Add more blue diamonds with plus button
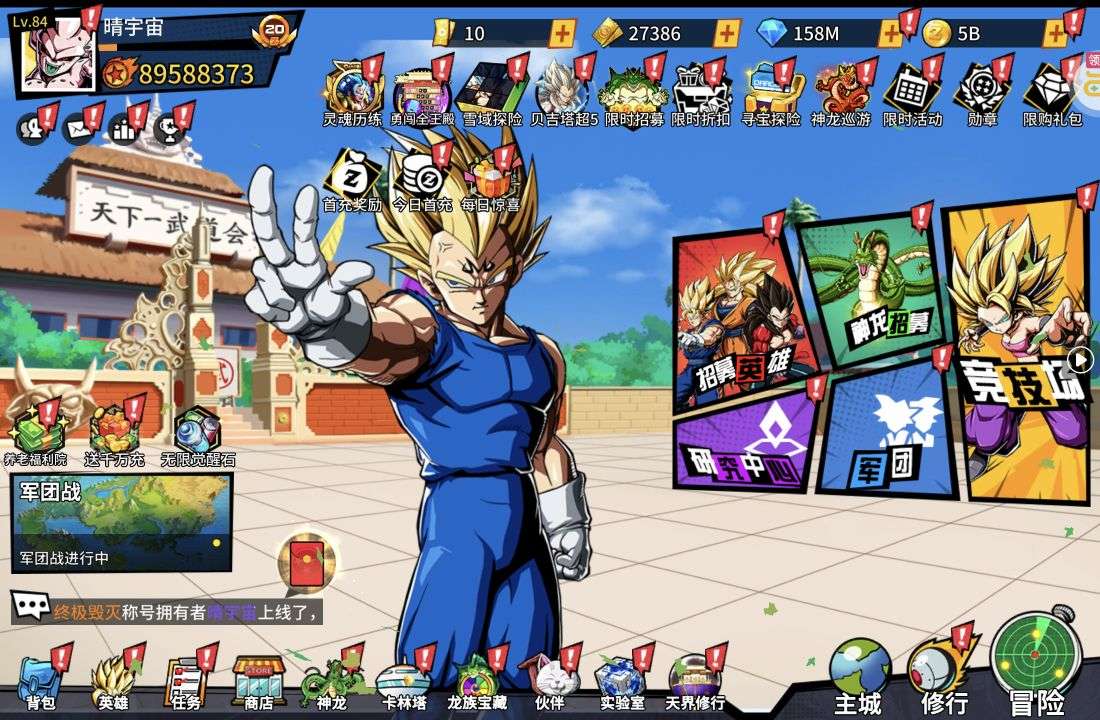 pos(889,34)
